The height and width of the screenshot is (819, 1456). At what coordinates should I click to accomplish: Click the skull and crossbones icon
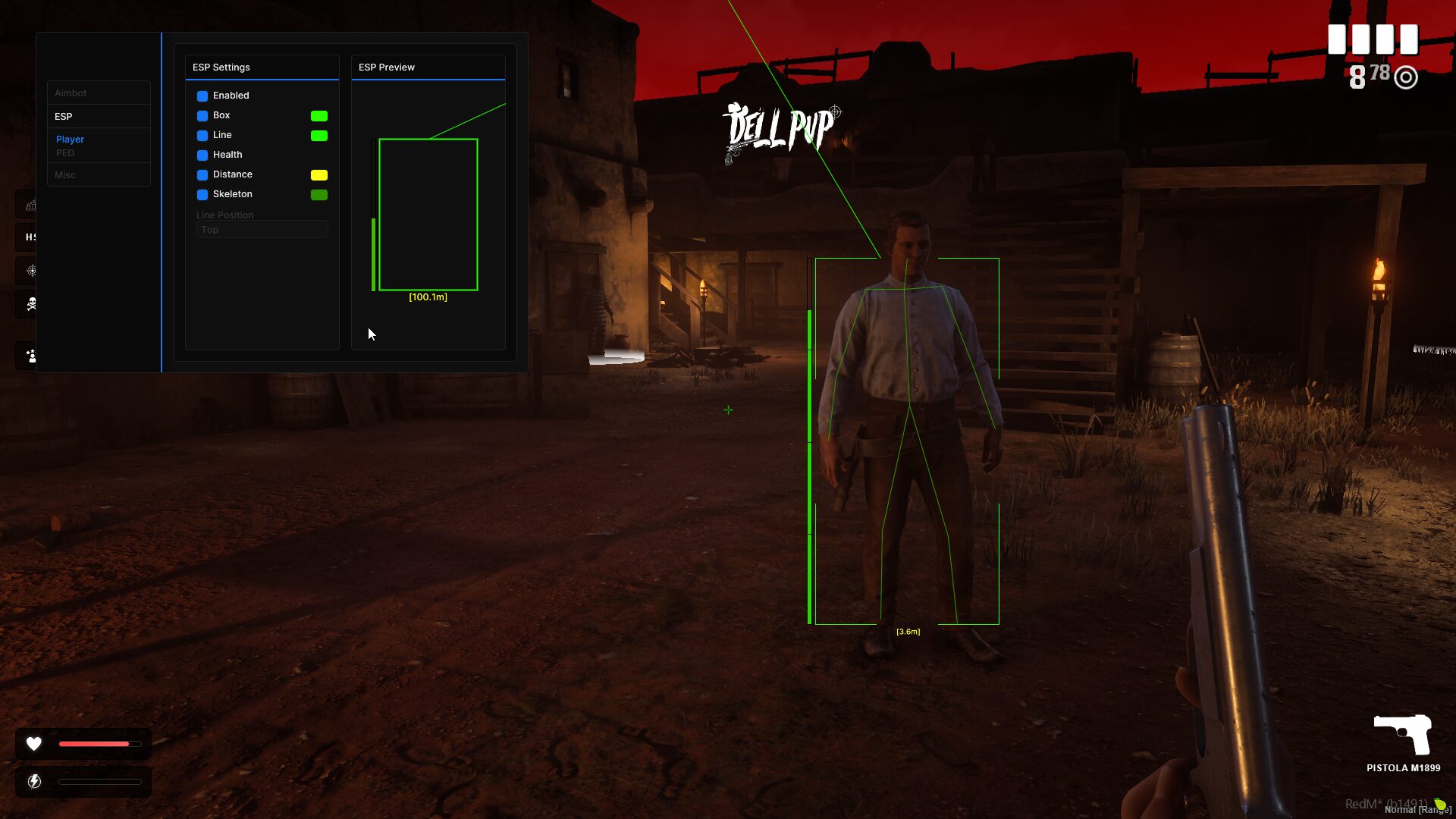tap(31, 304)
